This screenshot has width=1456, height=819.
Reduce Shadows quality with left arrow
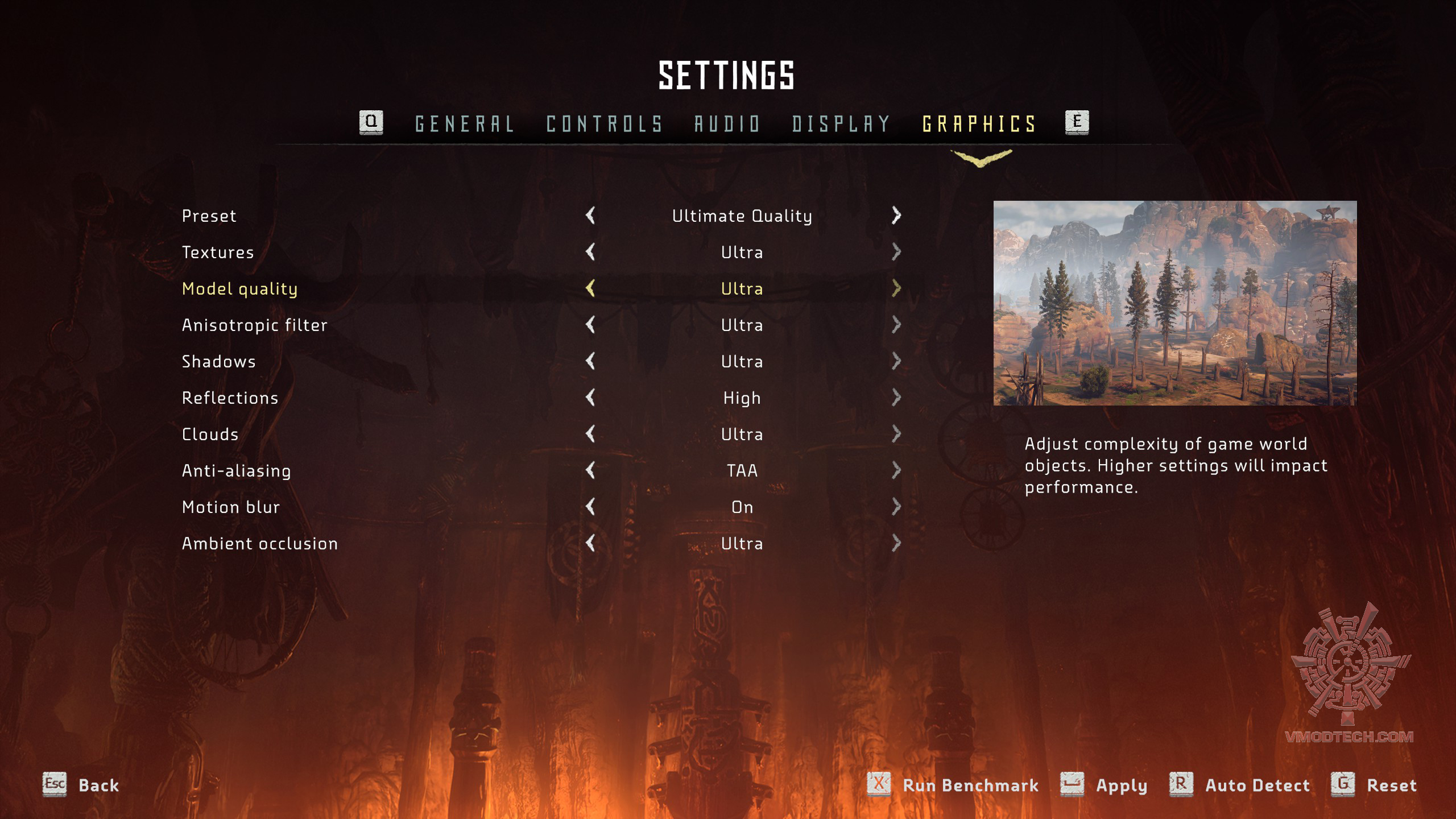point(590,361)
